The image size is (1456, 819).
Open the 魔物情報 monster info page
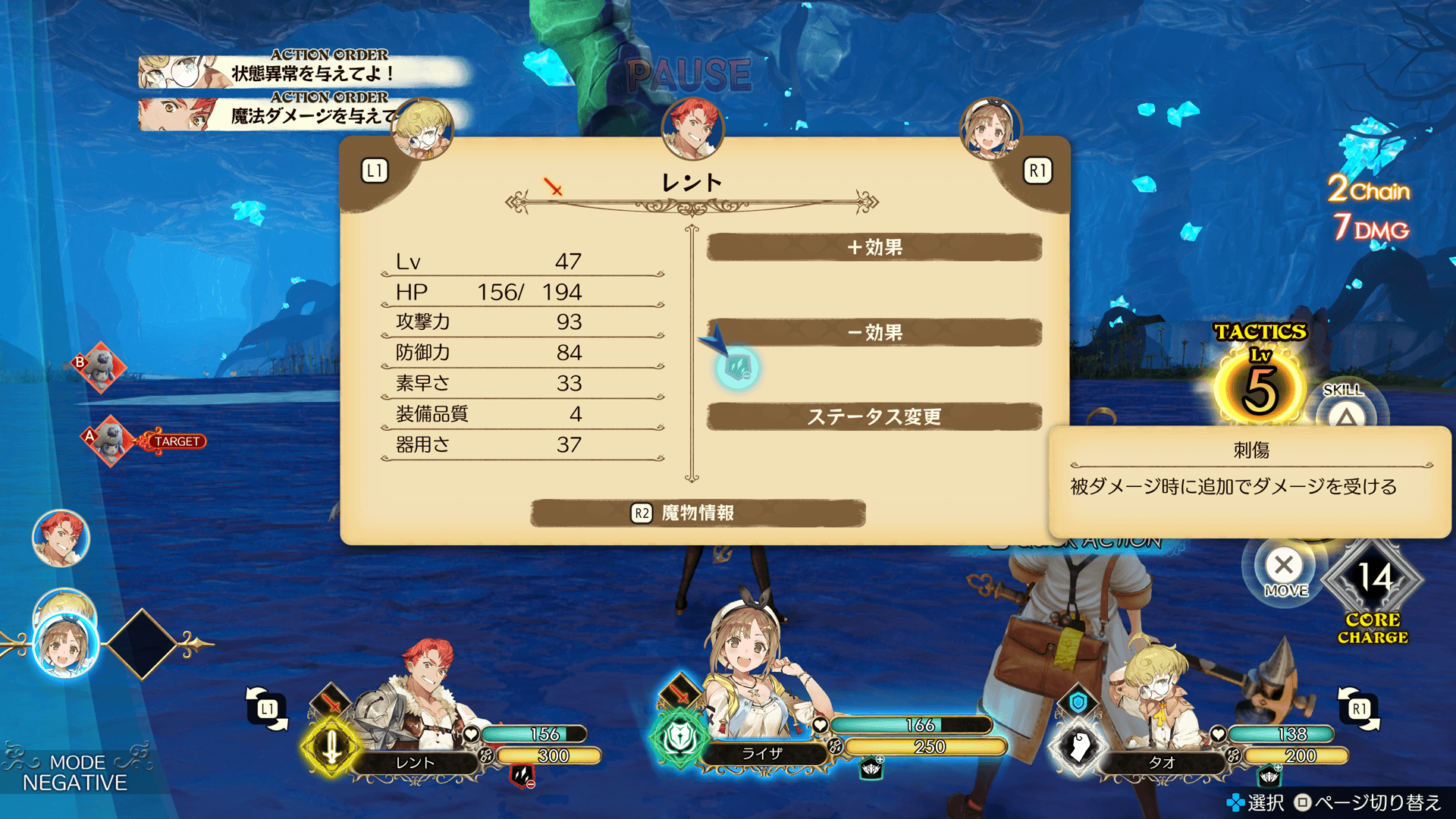(698, 513)
